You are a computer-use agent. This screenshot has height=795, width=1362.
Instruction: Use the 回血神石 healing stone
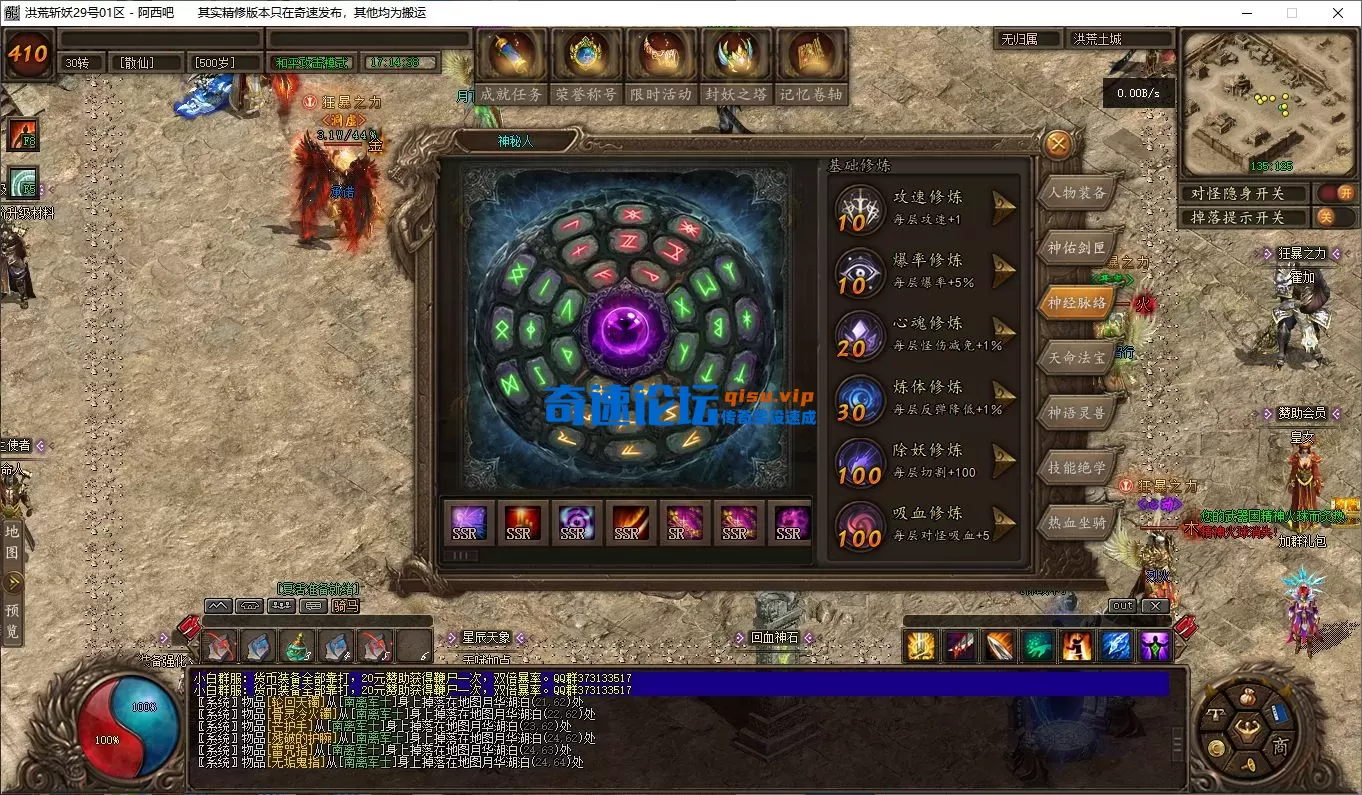(775, 636)
